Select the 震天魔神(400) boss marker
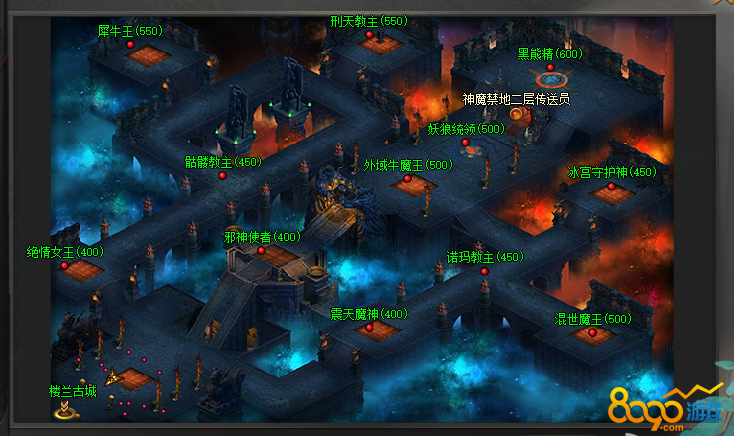This screenshot has height=436, width=734. pos(369,327)
